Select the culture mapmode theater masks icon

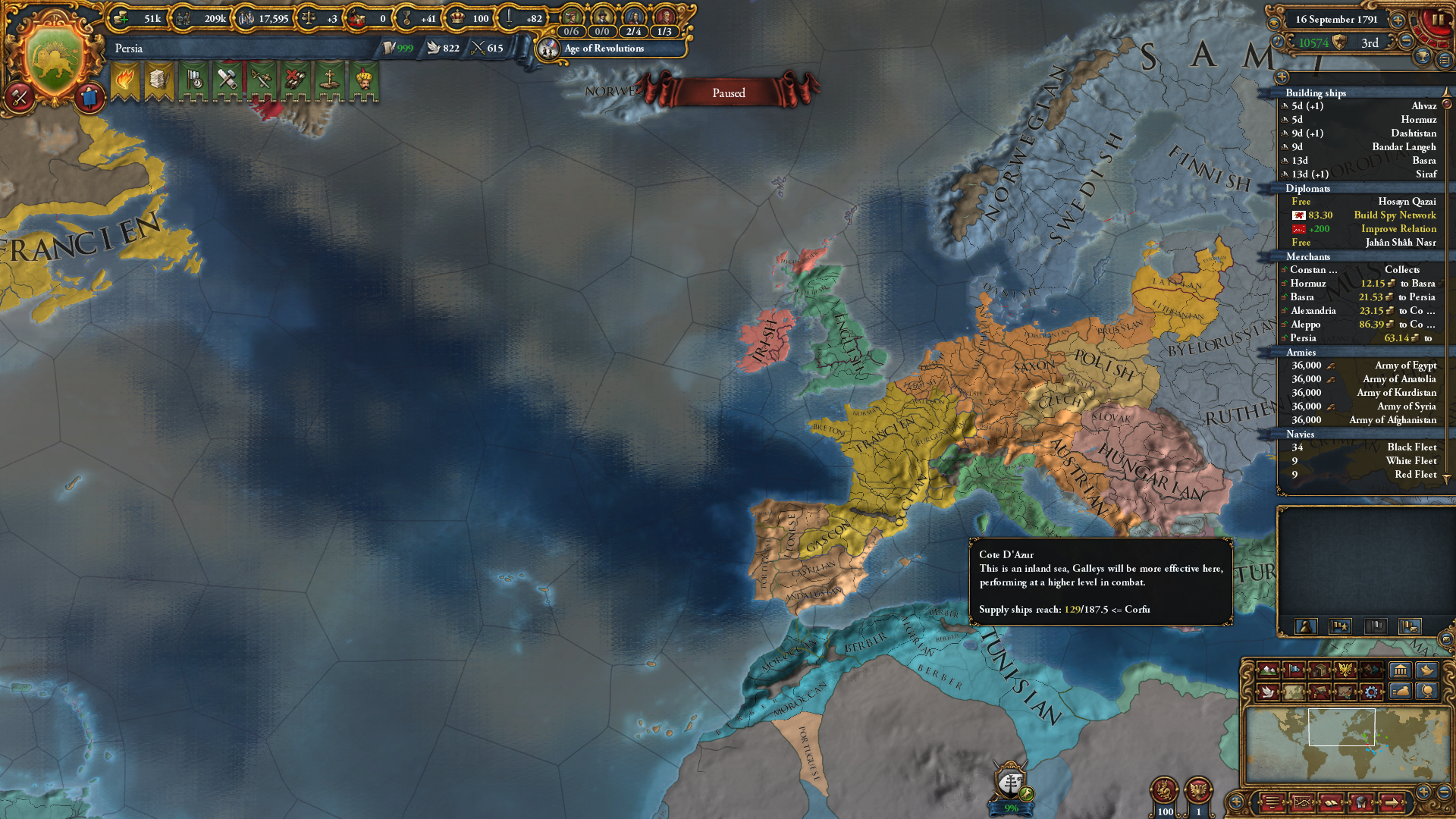pos(1371,671)
